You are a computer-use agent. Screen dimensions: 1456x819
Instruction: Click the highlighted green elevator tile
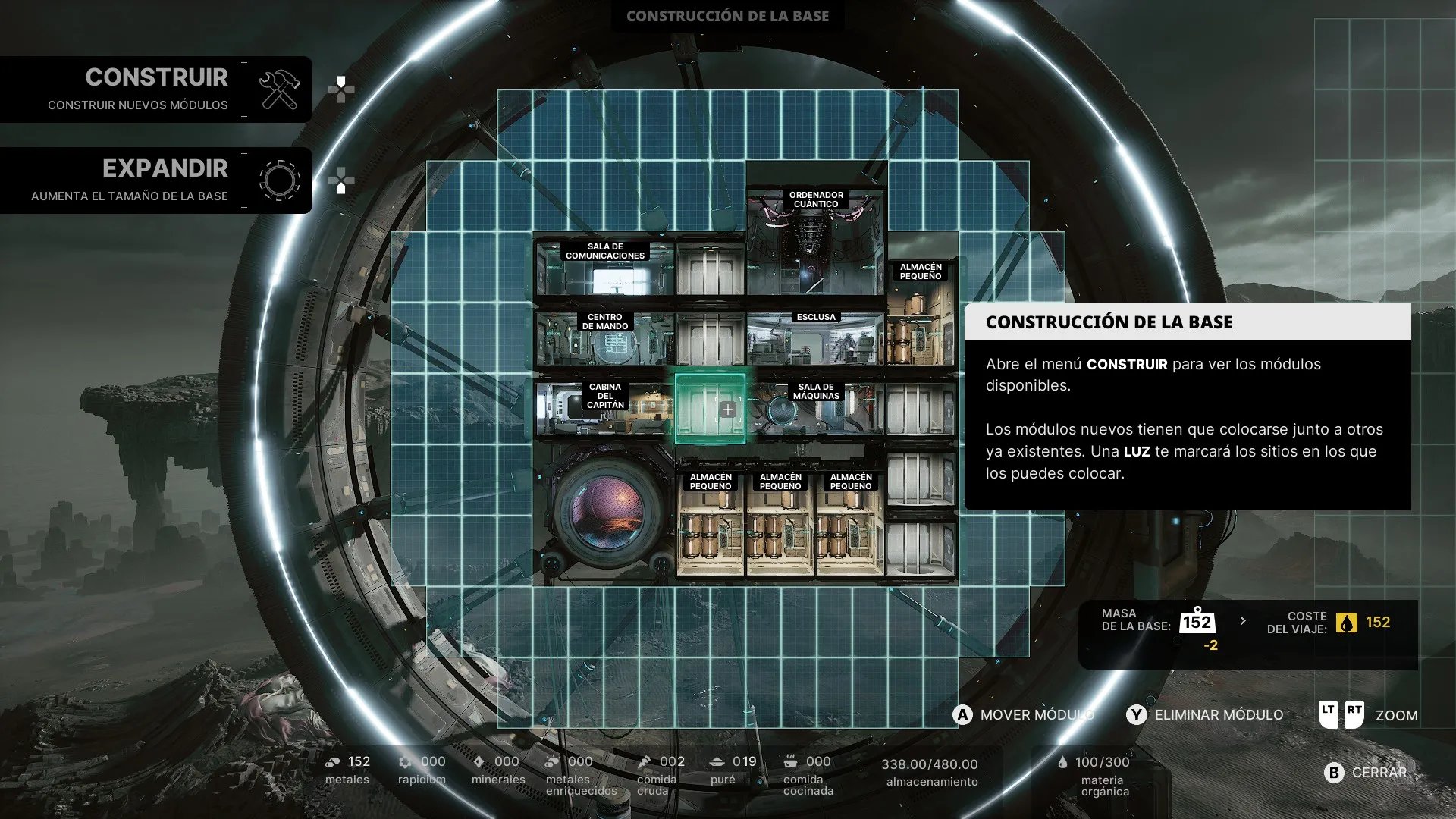(710, 409)
